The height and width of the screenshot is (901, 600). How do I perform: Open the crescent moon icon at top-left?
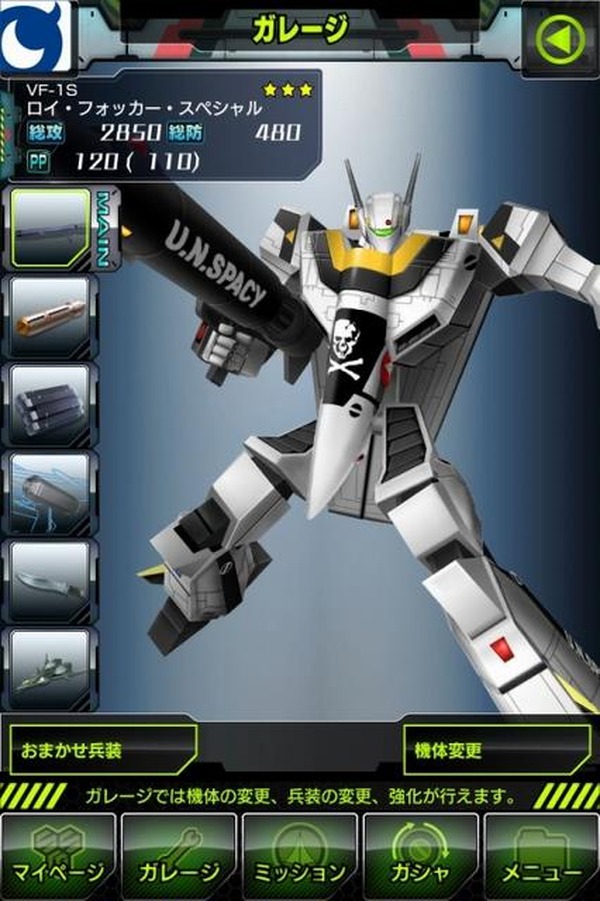tap(35, 35)
